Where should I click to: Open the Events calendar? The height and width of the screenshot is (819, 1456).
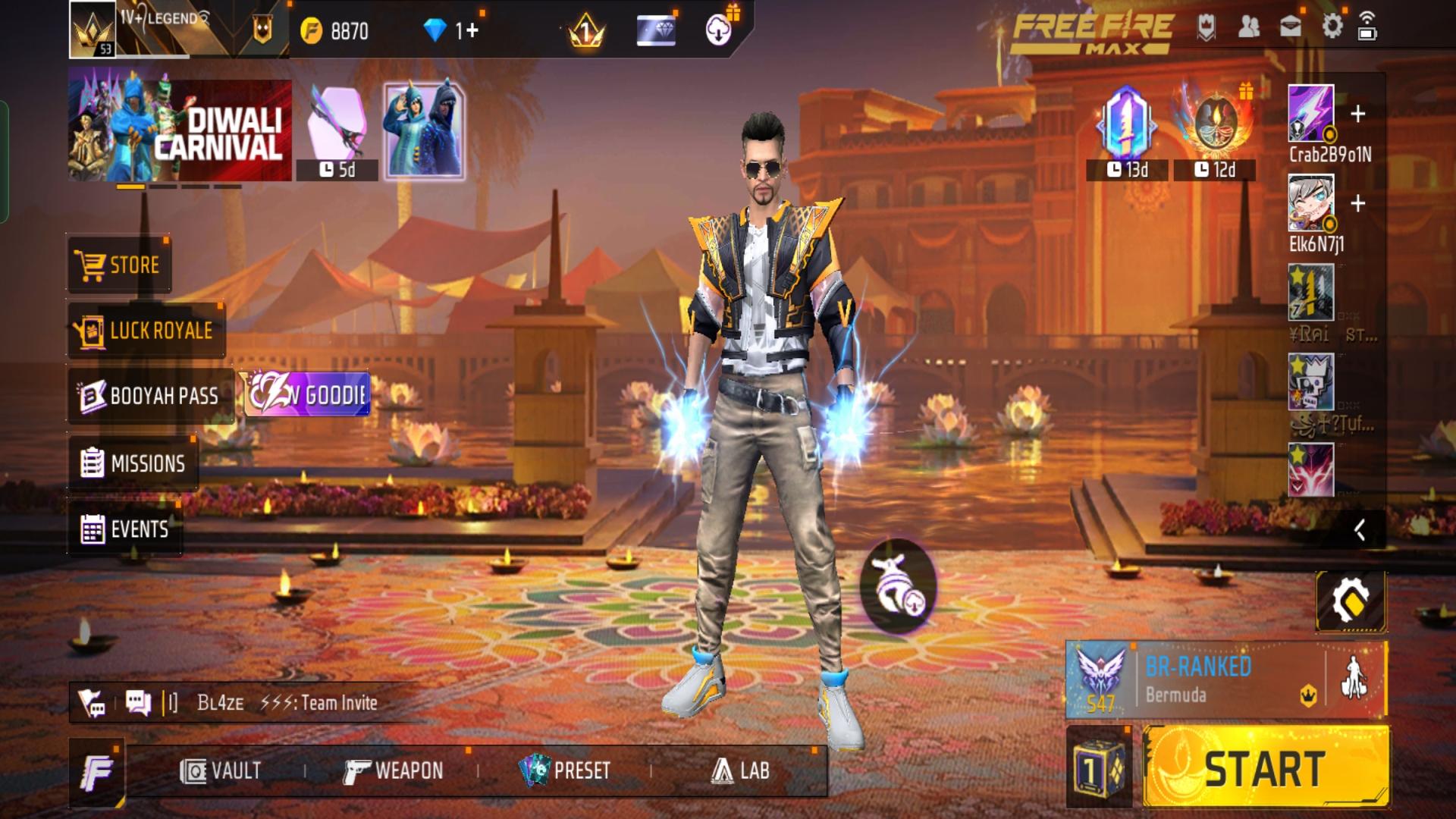(x=125, y=529)
